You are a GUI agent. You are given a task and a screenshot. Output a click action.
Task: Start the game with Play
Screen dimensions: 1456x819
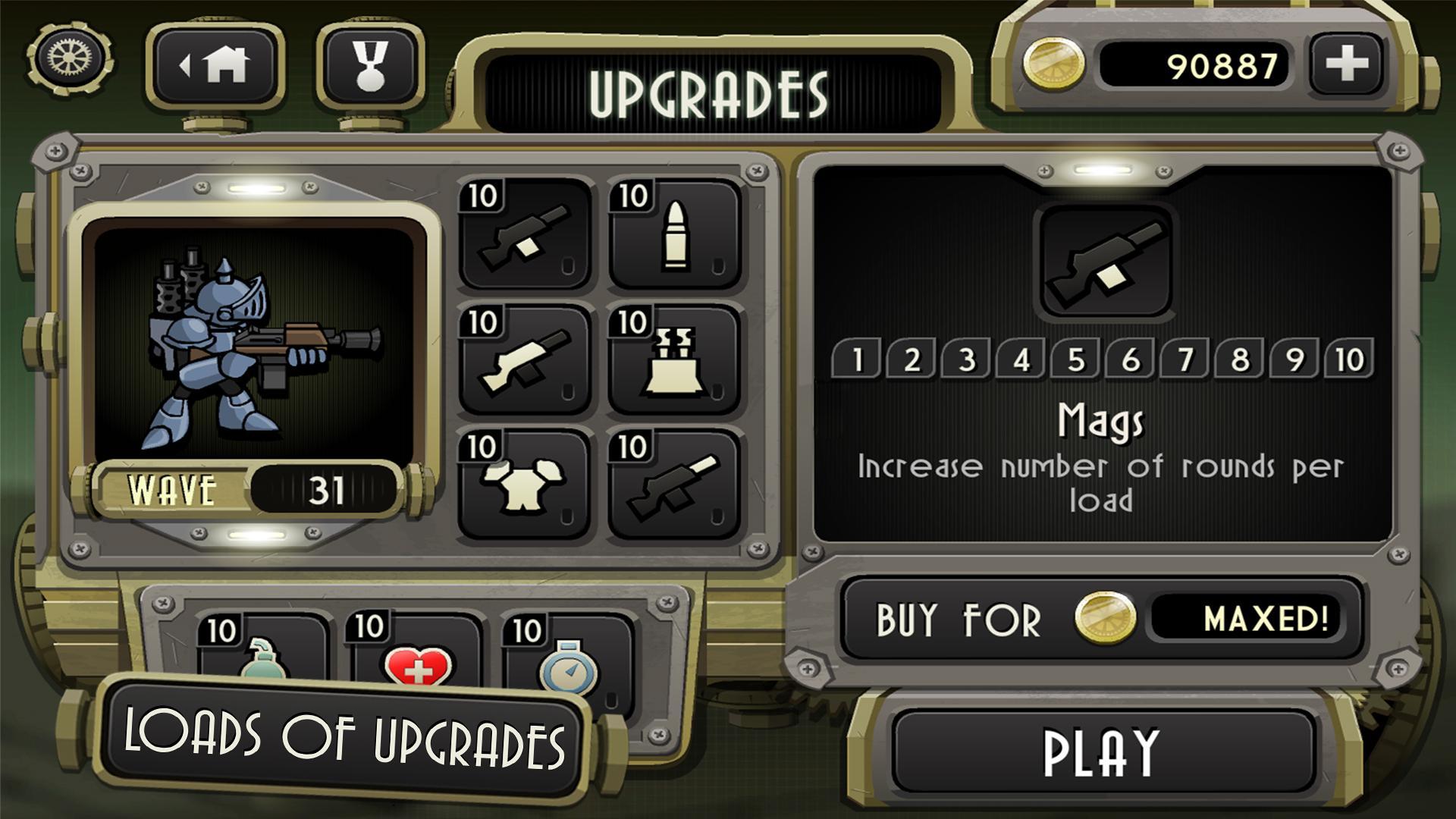coord(1101,752)
